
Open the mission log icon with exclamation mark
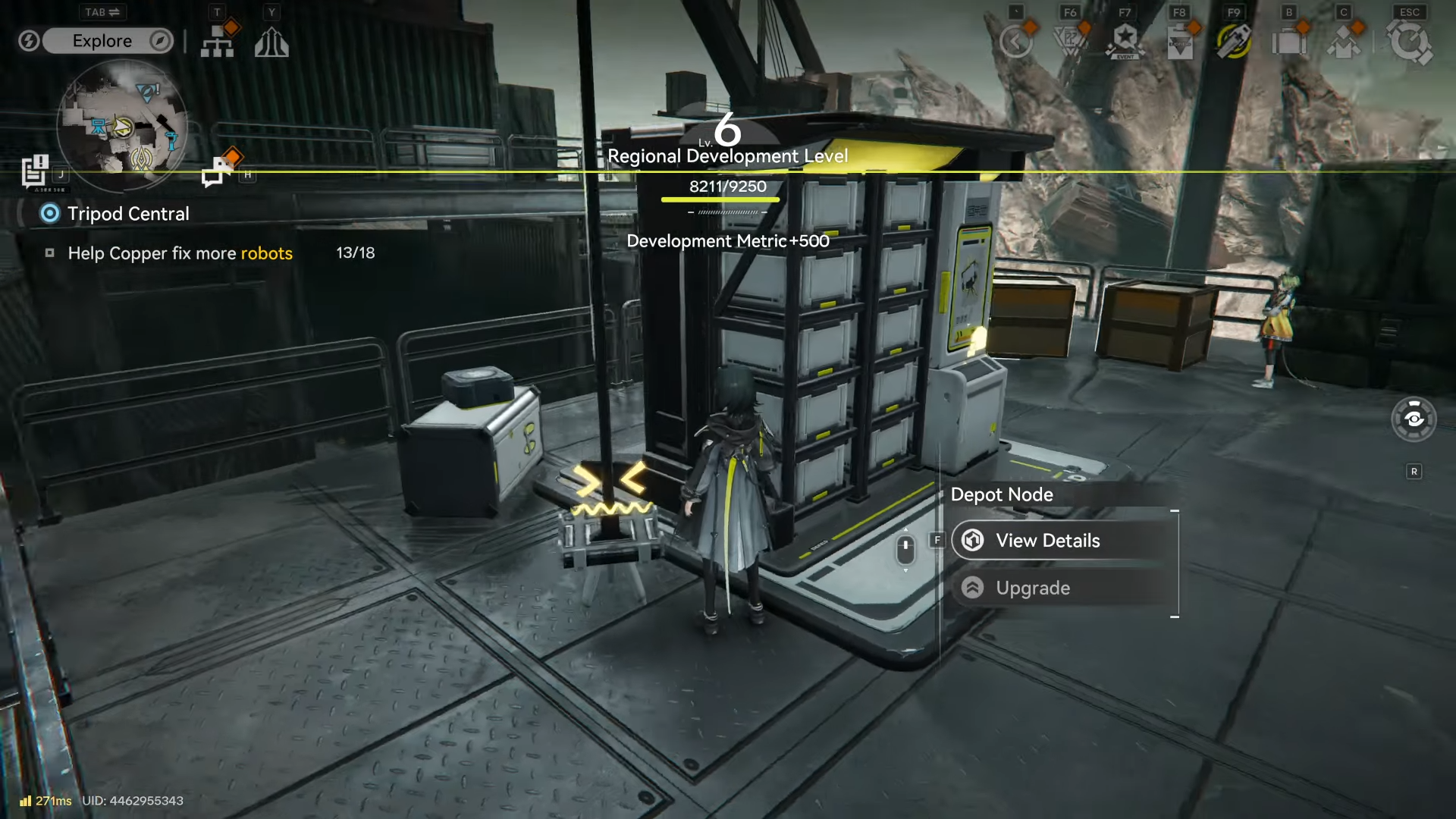tap(35, 171)
